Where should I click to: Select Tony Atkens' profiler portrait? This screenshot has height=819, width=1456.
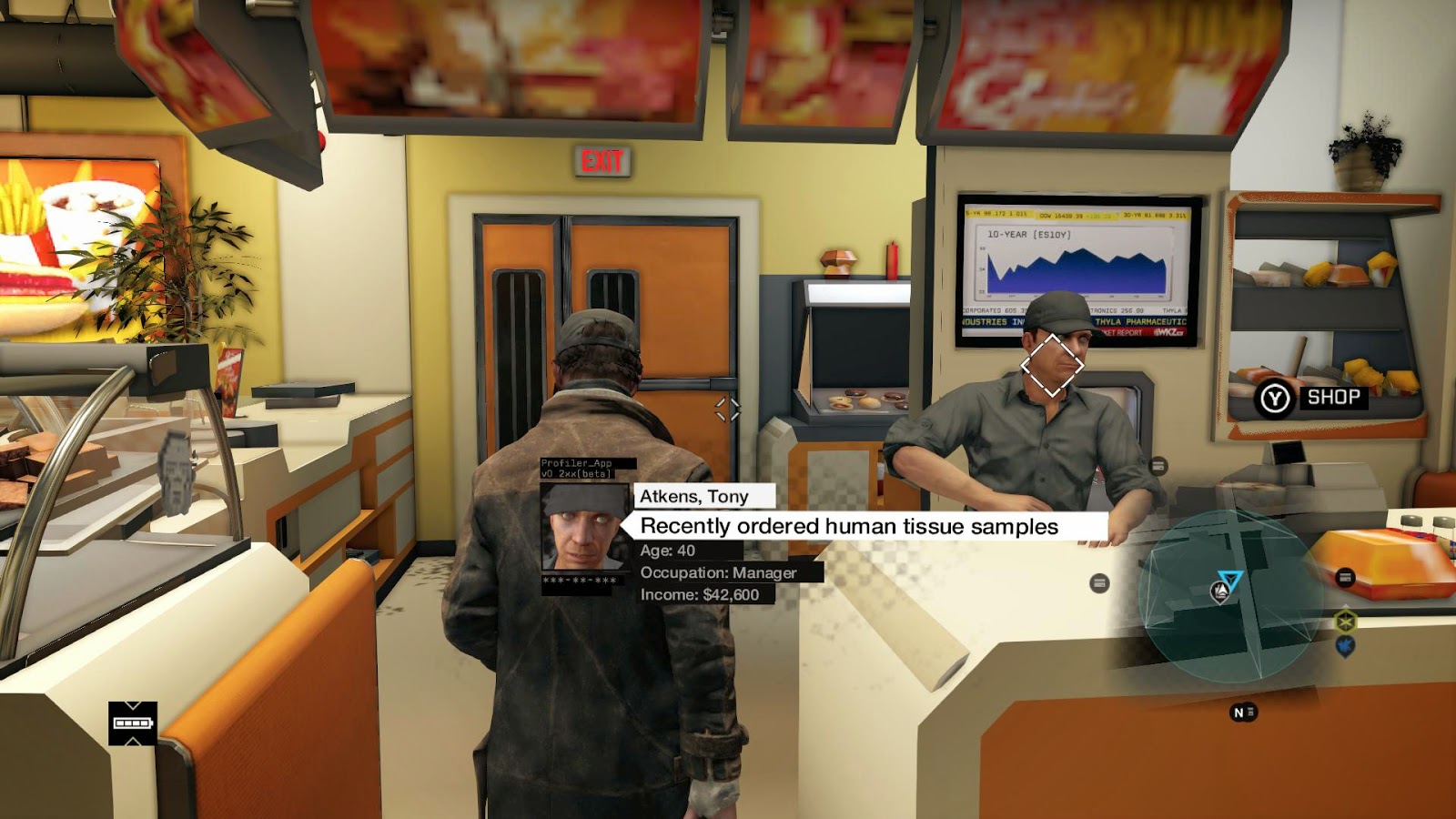click(x=583, y=527)
